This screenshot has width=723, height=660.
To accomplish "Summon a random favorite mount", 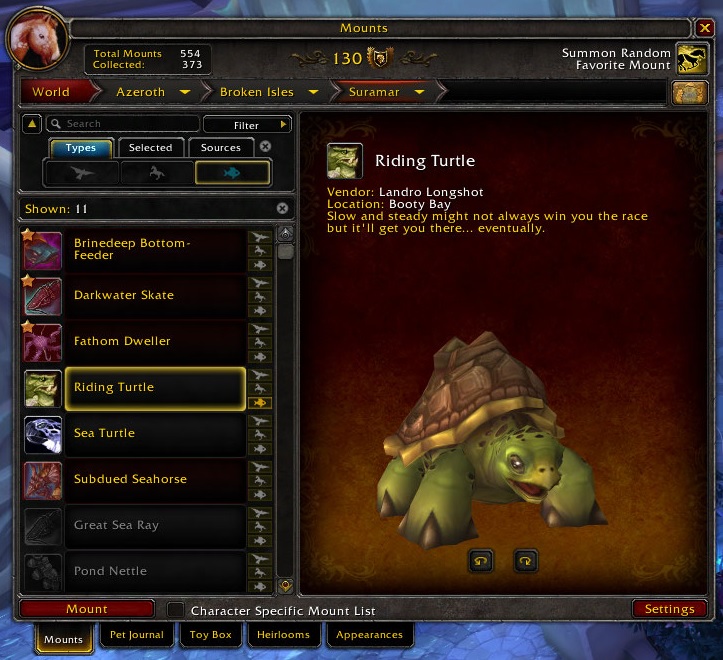I will tap(691, 59).
